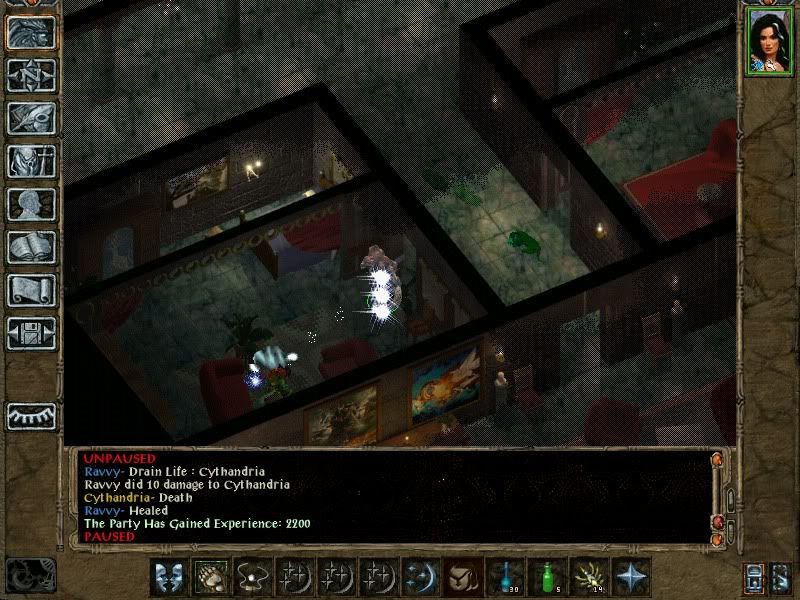
Task: Open the area map with compass button
Action: [x=31, y=76]
